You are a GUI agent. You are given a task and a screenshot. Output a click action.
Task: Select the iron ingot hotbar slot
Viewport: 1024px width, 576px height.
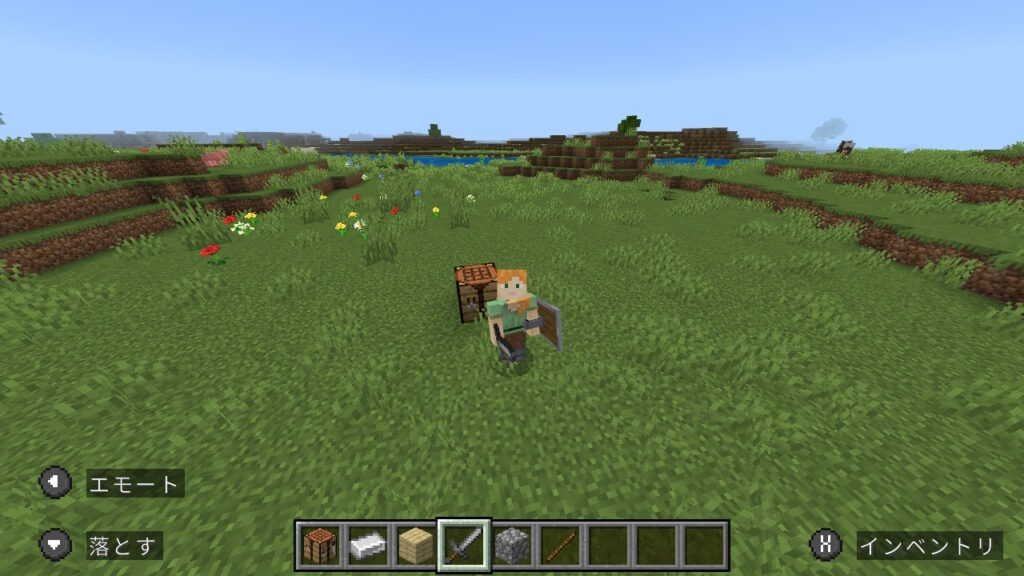[x=368, y=545]
